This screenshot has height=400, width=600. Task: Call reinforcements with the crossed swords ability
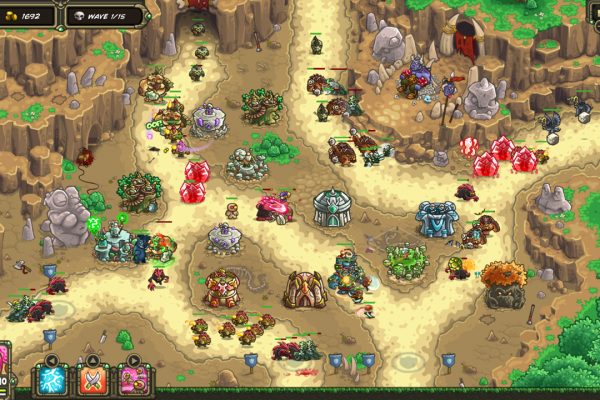(92, 379)
